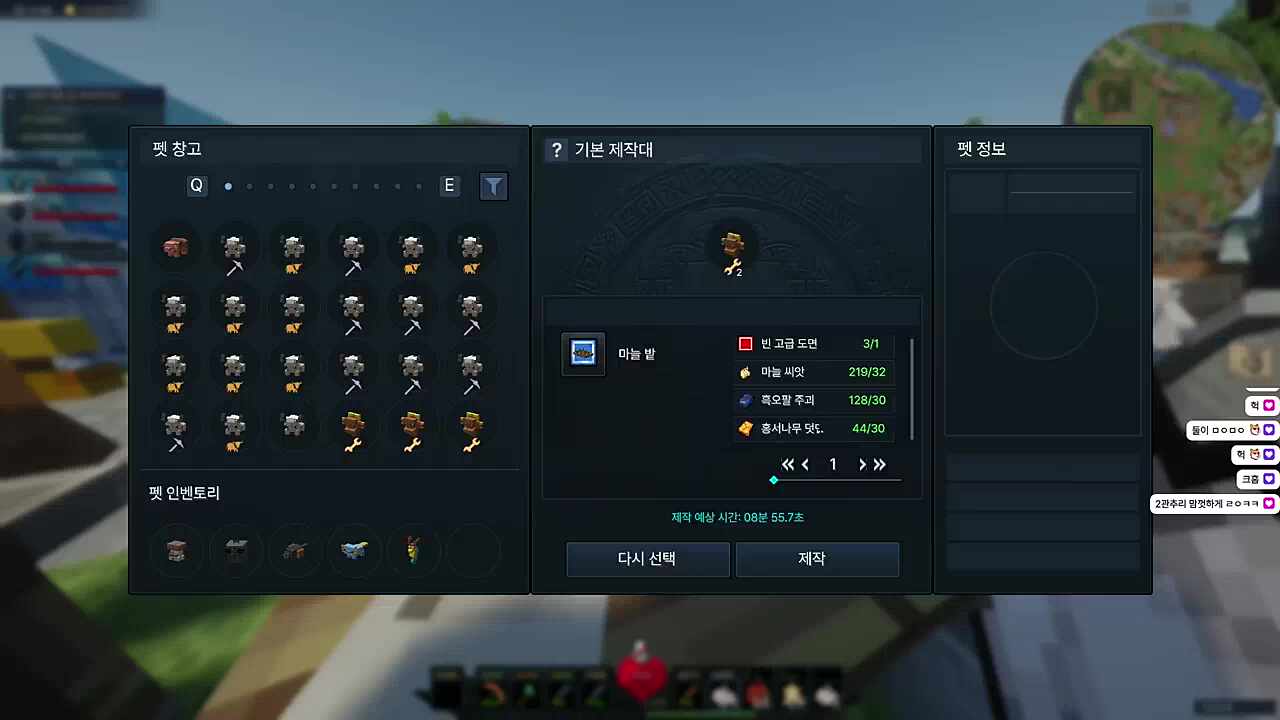
Task: Select the first page dot in pet storage
Action: tap(228, 186)
